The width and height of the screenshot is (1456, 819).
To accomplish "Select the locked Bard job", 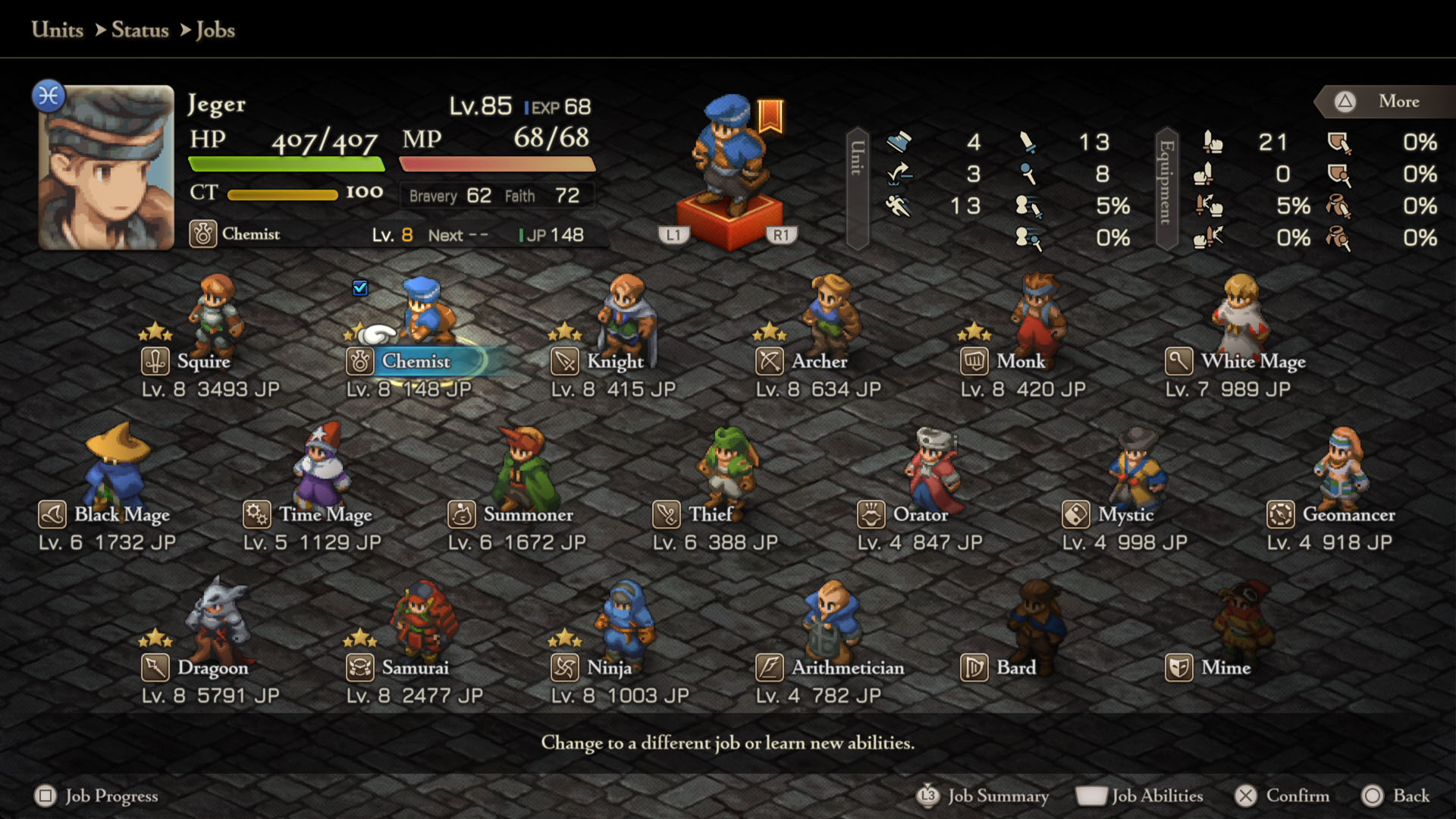I will click(x=1015, y=668).
